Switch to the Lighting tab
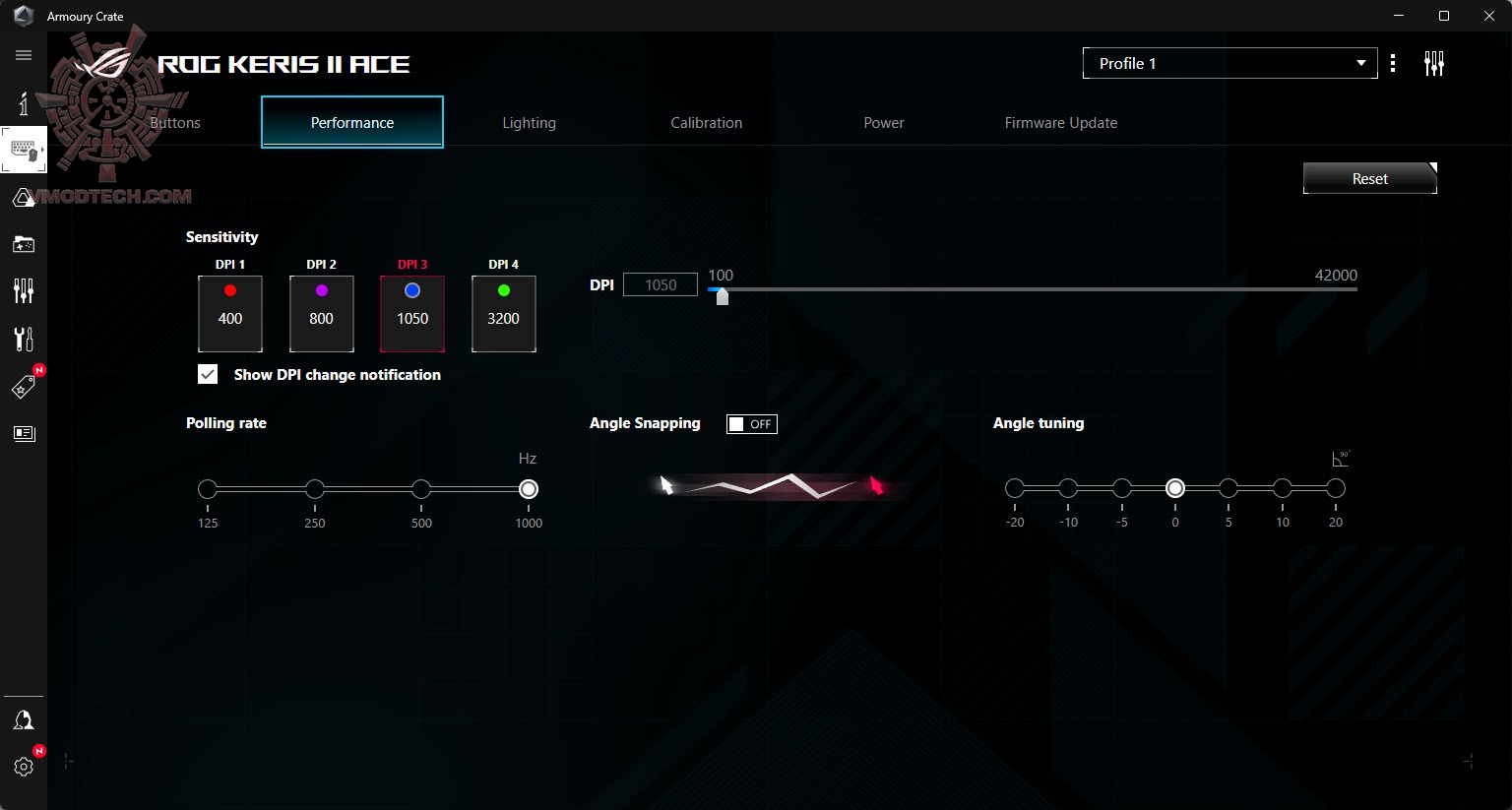 (x=530, y=122)
